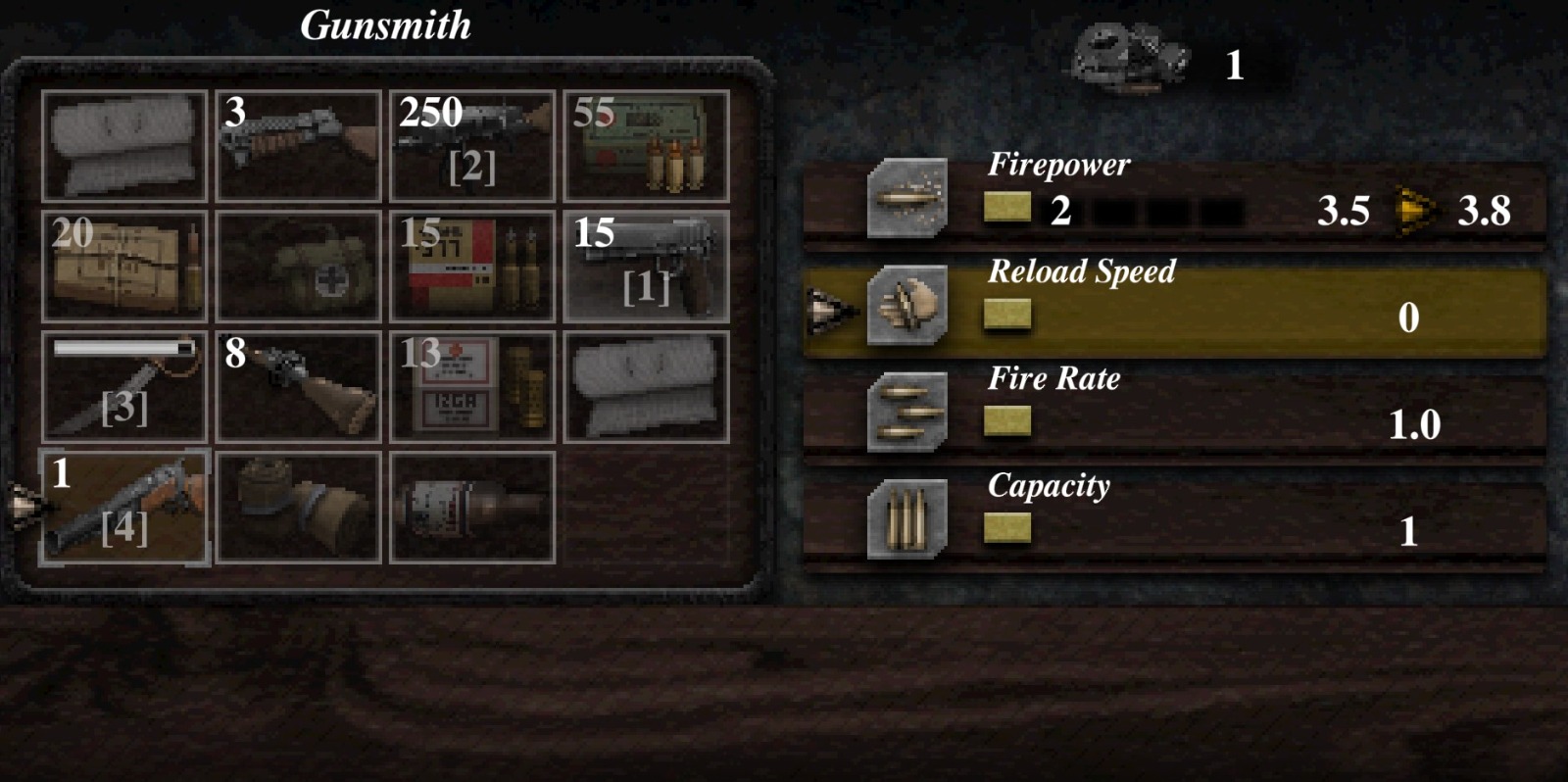Screen dimensions: 1568x782
Task: Select the pistol marked [1]
Action: pos(645,266)
